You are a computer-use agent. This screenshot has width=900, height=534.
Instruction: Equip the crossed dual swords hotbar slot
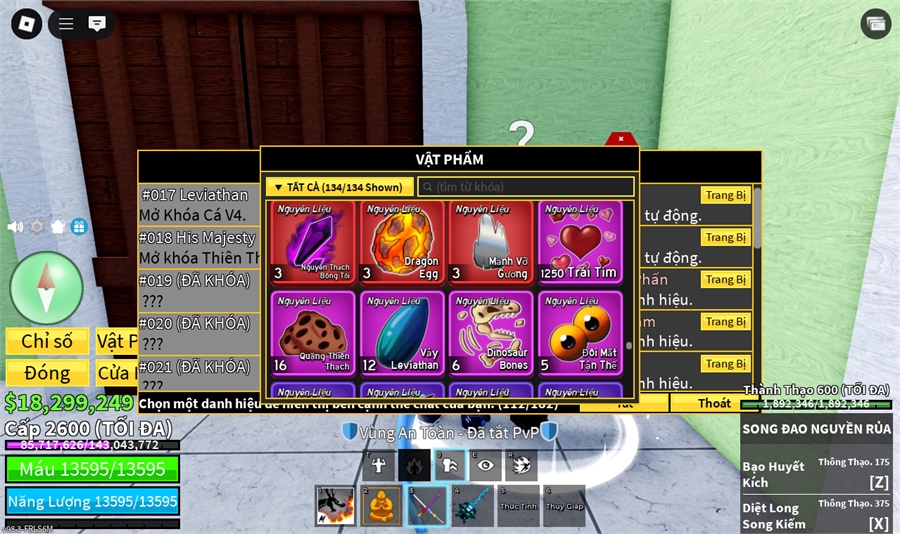point(426,505)
